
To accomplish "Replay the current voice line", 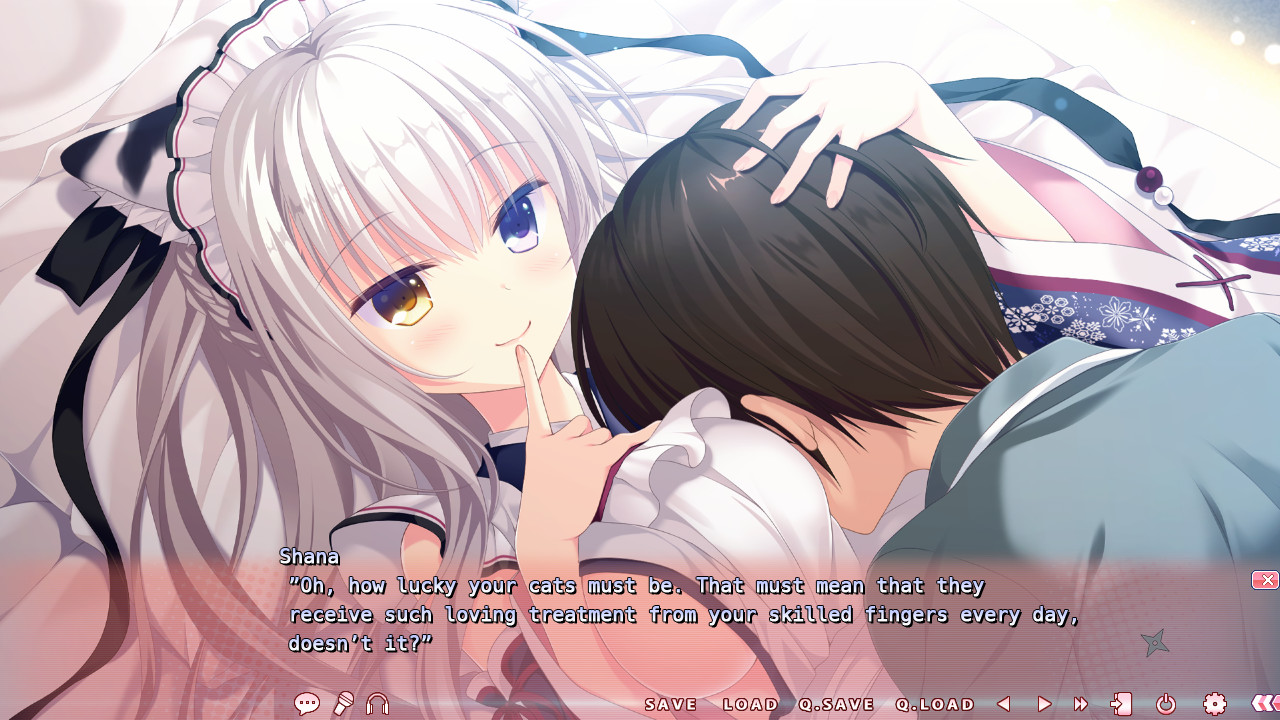I will tap(345, 702).
